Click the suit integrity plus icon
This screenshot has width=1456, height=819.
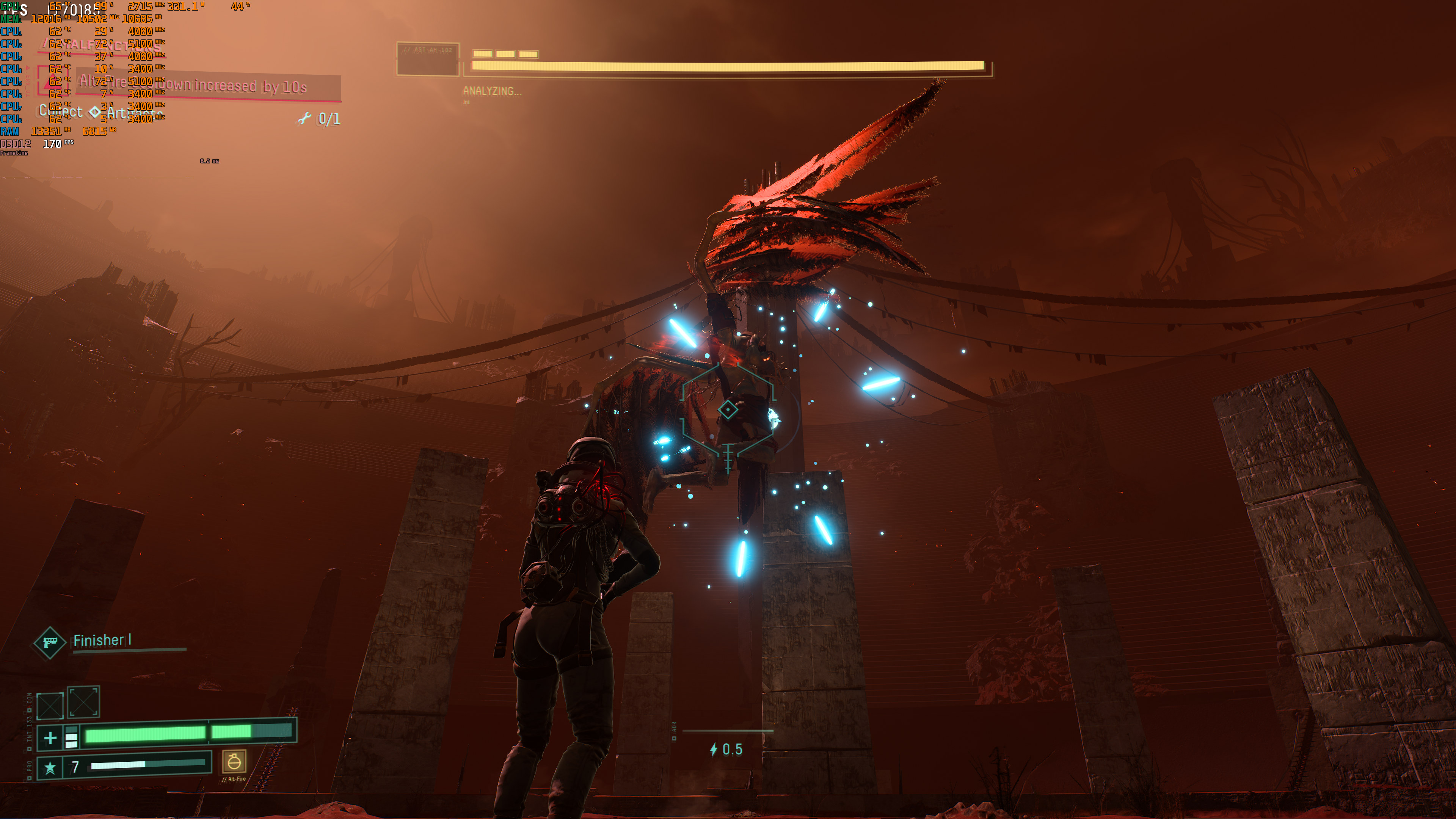coord(50,737)
